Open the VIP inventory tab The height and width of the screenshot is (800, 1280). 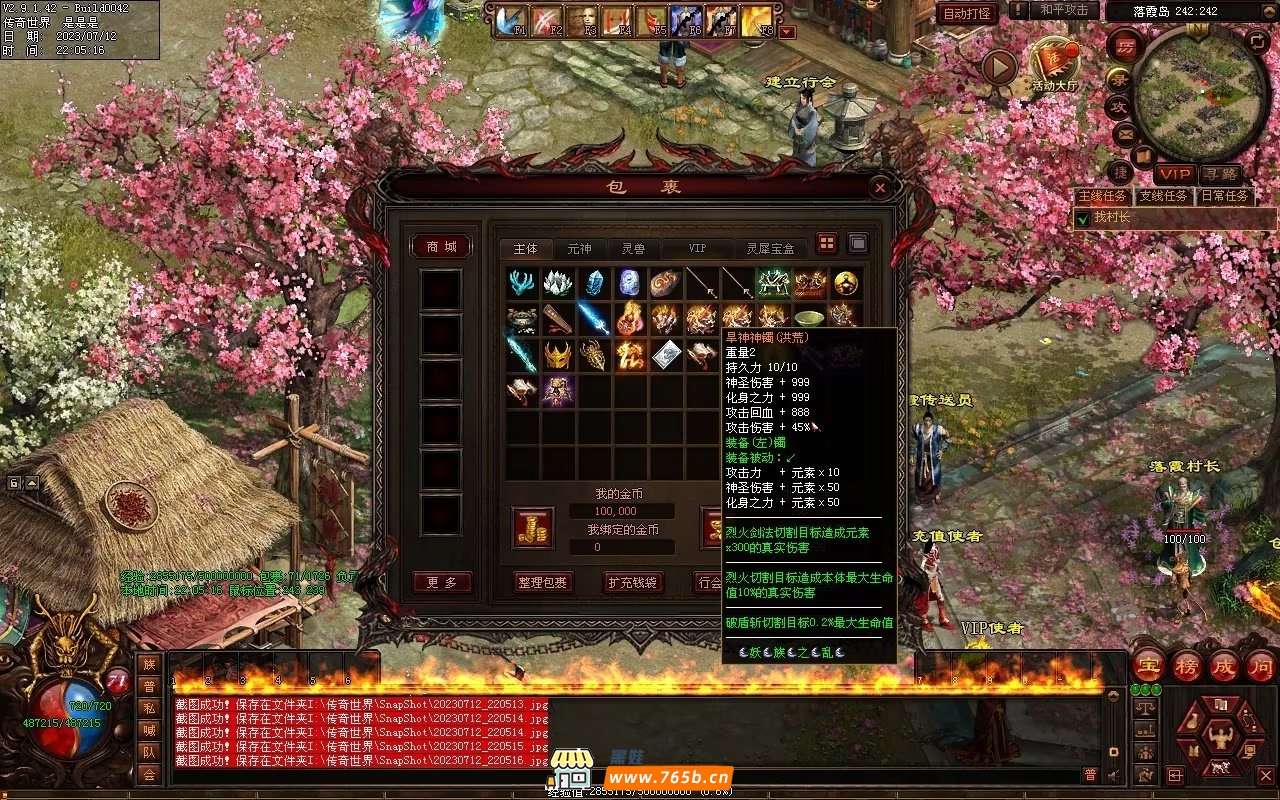click(x=697, y=249)
